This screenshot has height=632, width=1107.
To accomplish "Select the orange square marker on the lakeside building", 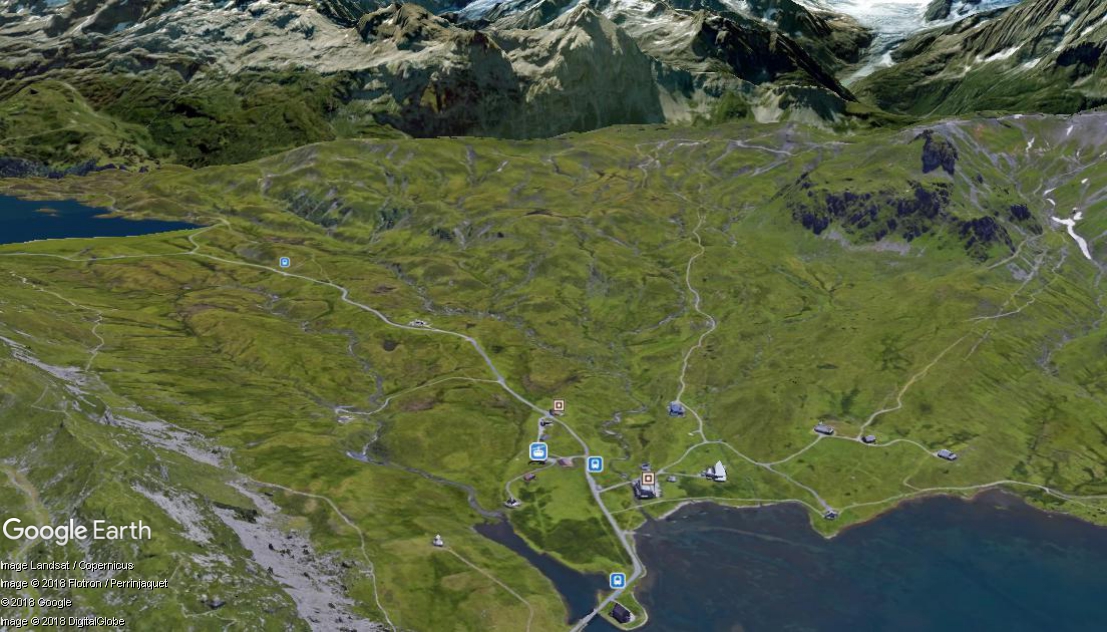I will click(648, 479).
